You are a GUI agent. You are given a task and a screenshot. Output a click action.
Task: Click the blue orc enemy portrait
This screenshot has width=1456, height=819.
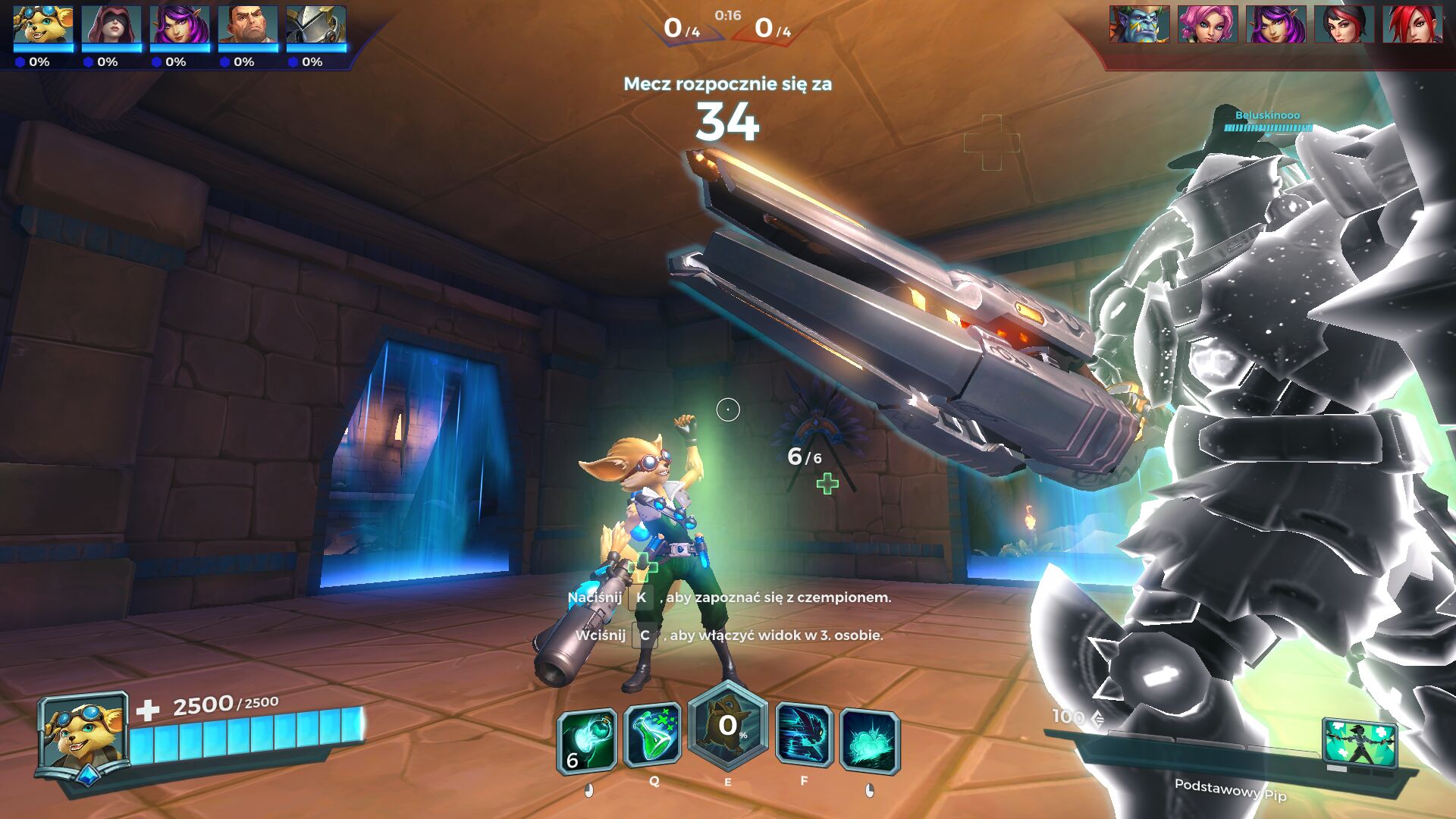(x=1139, y=24)
